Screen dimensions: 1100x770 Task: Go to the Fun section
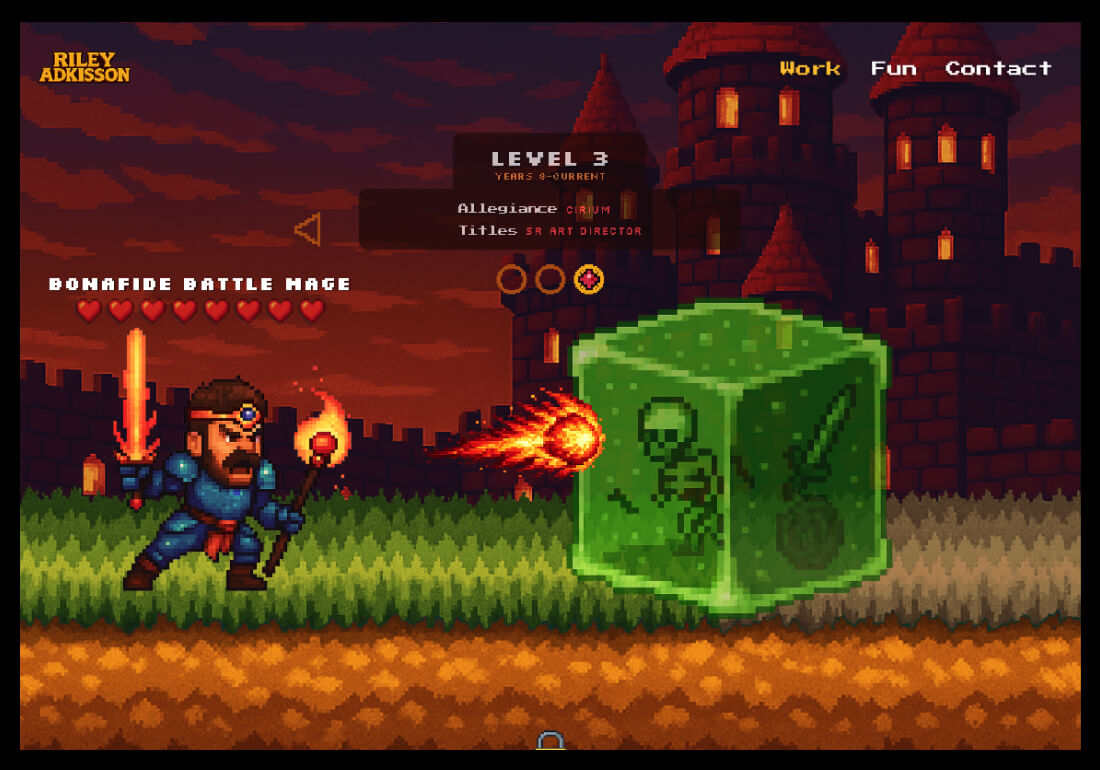[x=893, y=68]
